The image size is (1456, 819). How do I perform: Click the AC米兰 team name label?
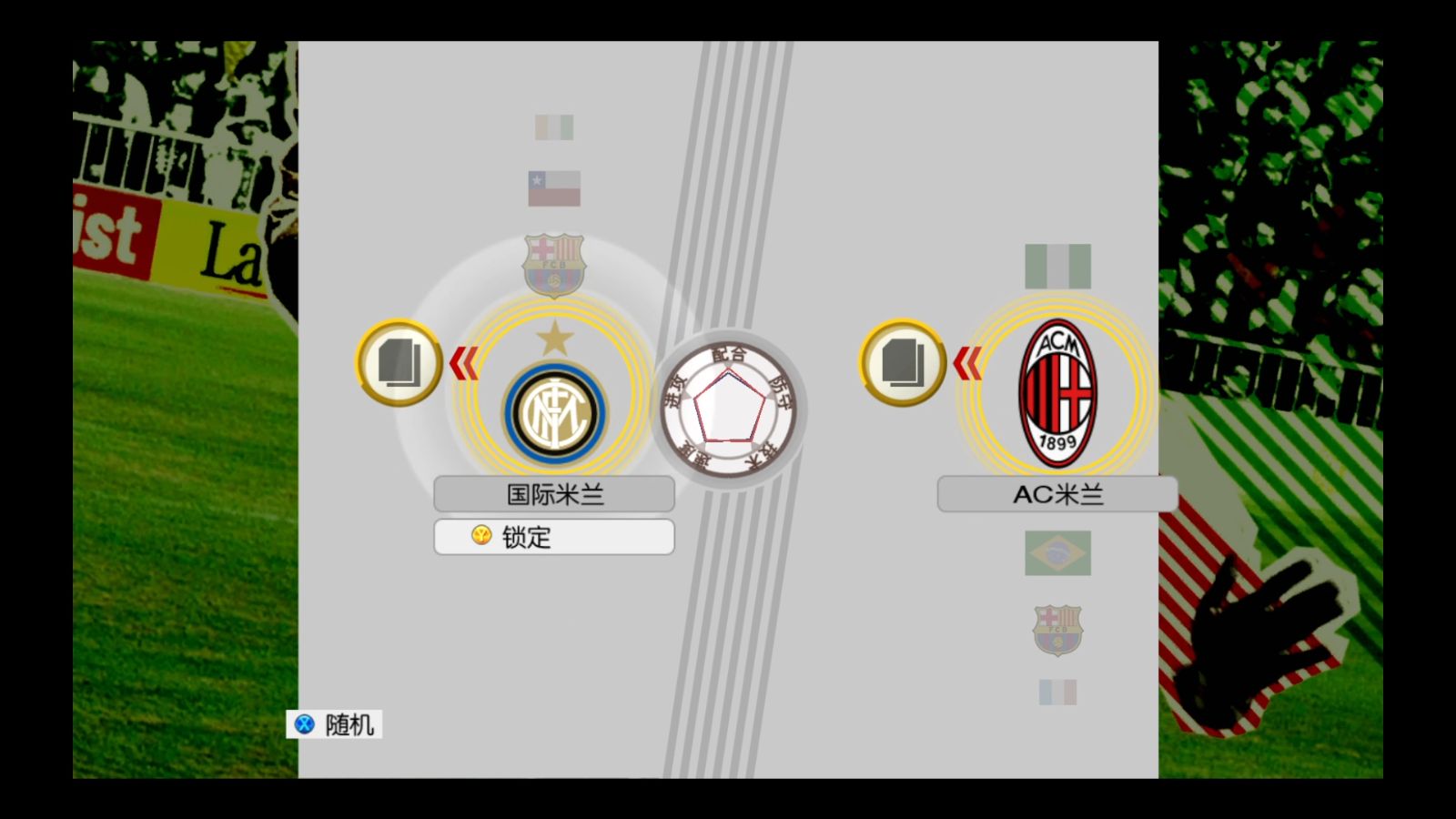pos(1057,494)
